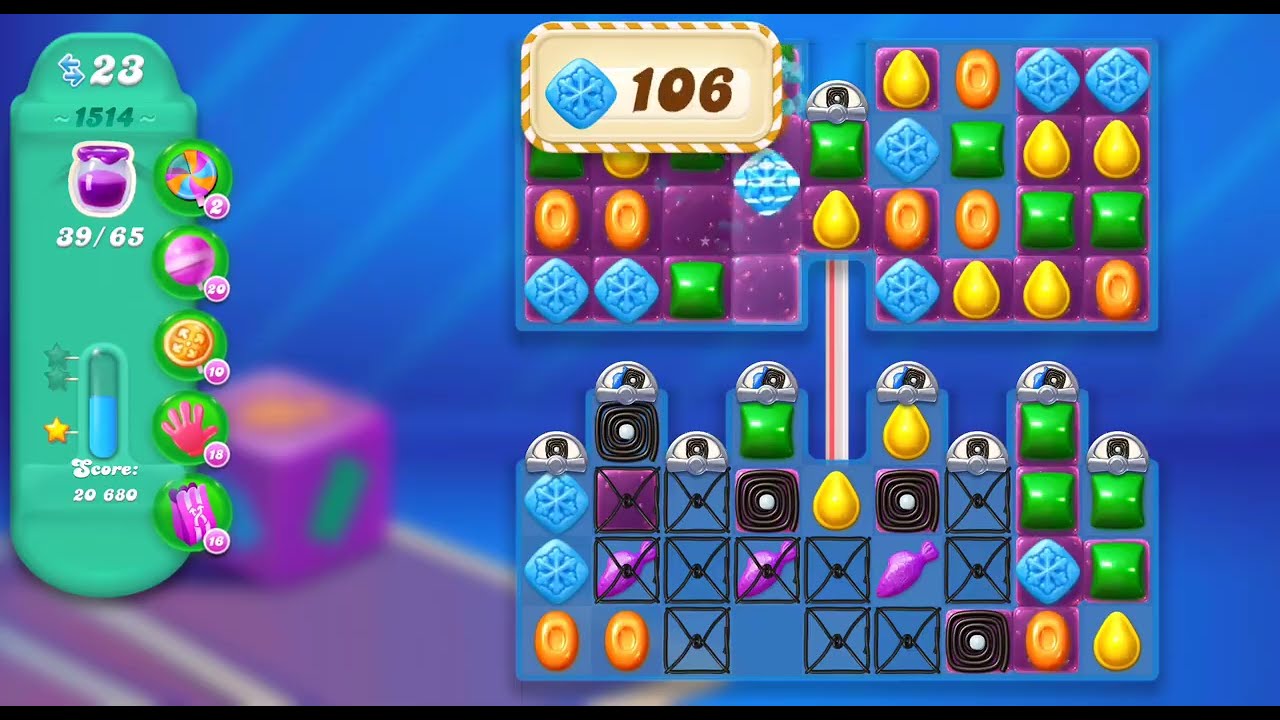
Task: Pick the yellow candy between licorice swirls
Action: point(837,499)
